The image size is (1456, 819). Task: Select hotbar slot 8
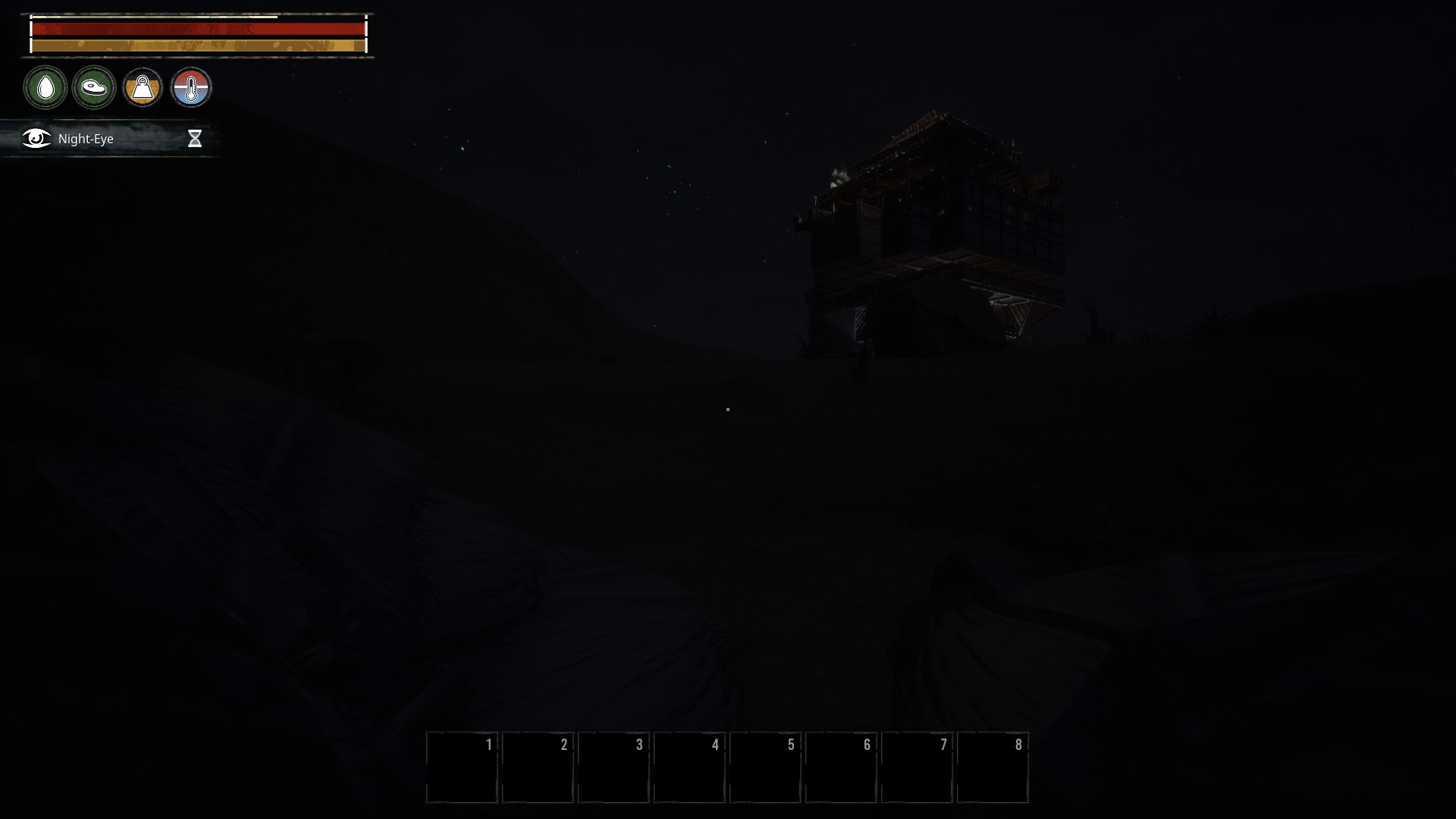(994, 767)
